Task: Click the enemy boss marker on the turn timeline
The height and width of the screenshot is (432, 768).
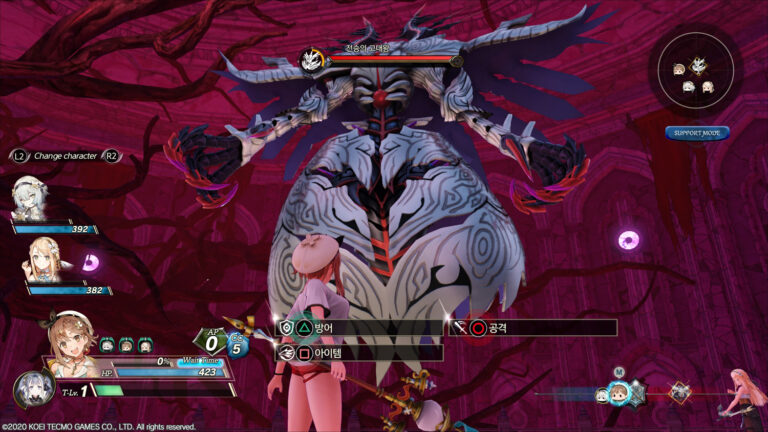Action: pyautogui.click(x=680, y=392)
